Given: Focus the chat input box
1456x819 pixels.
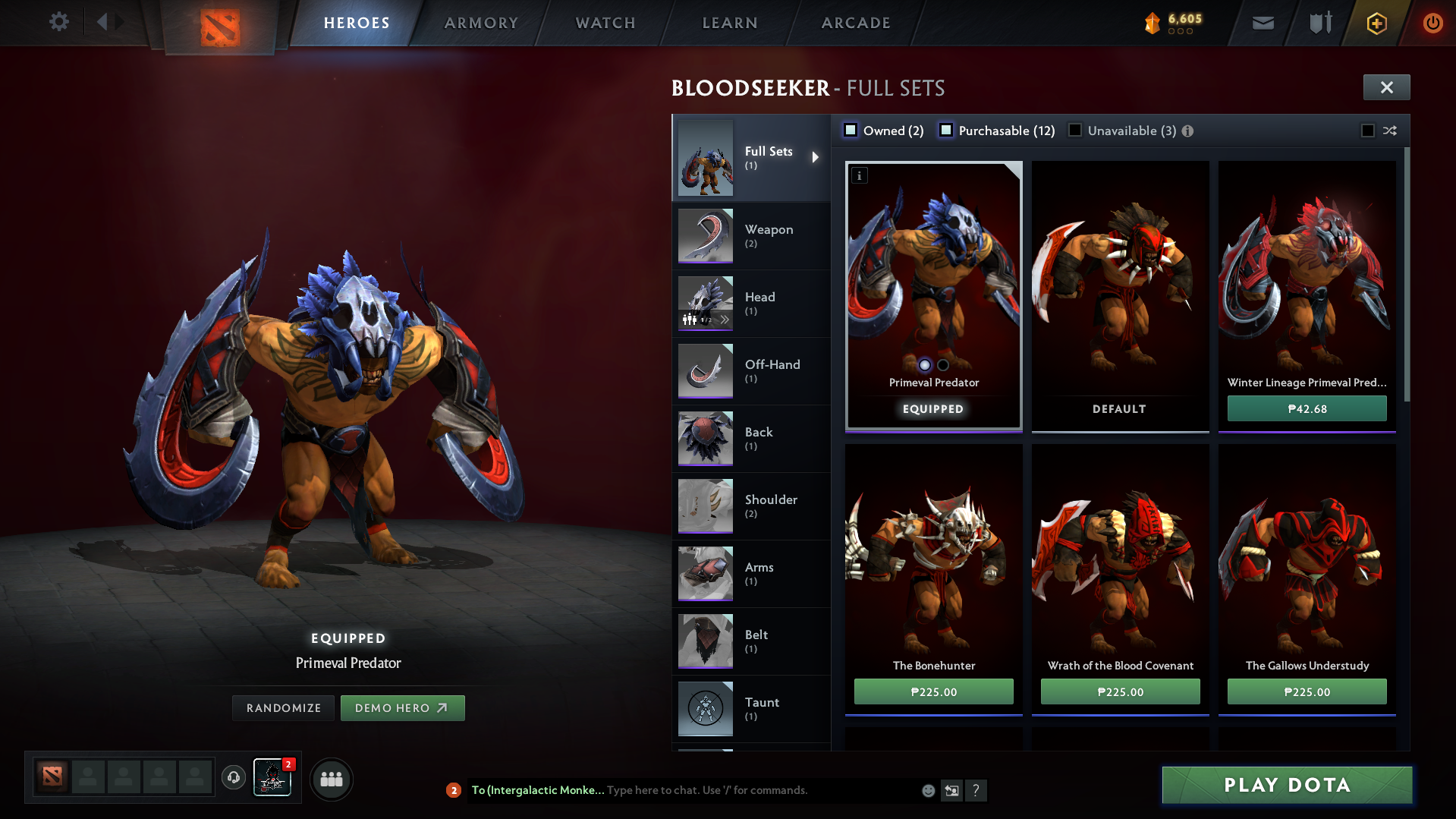Looking at the screenshot, I should pos(759,790).
